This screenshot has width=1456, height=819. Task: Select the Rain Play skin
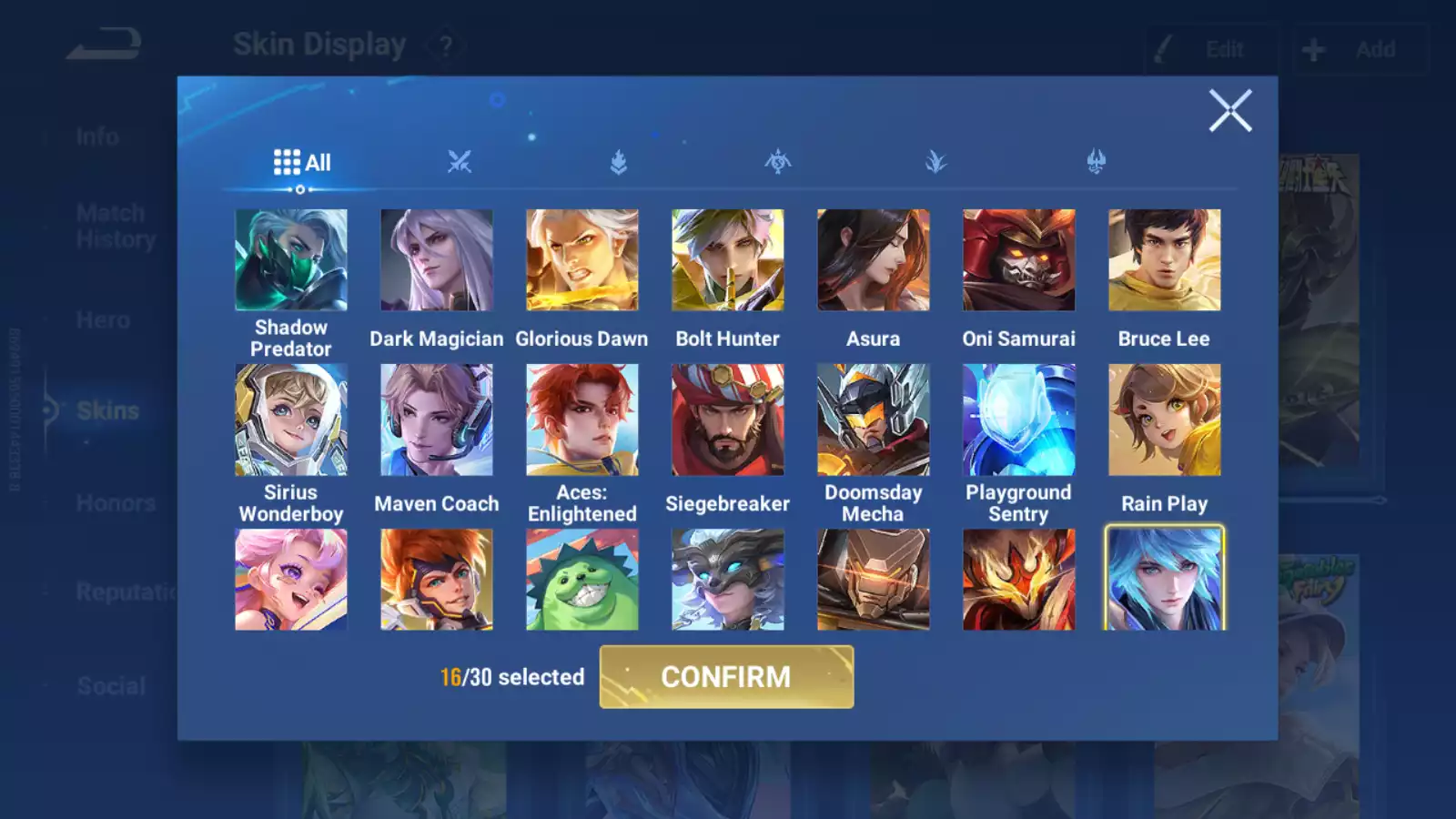pyautogui.click(x=1165, y=420)
